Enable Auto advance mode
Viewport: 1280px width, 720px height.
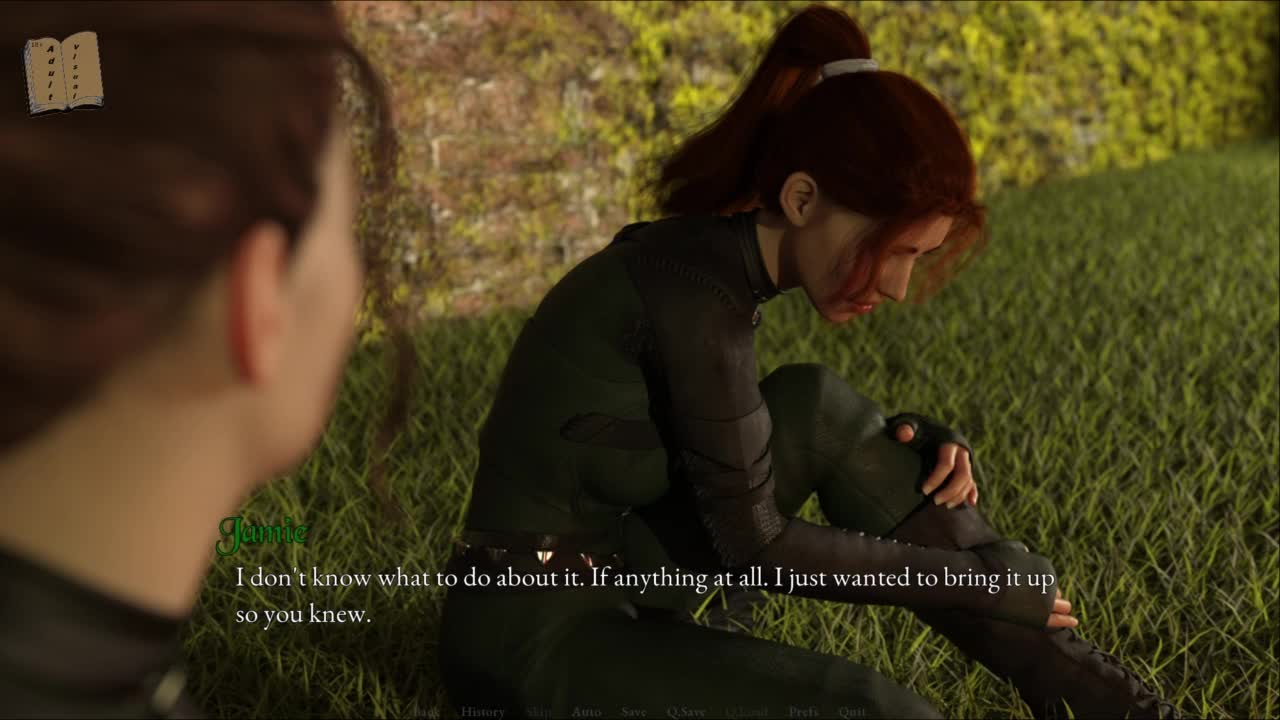click(586, 712)
